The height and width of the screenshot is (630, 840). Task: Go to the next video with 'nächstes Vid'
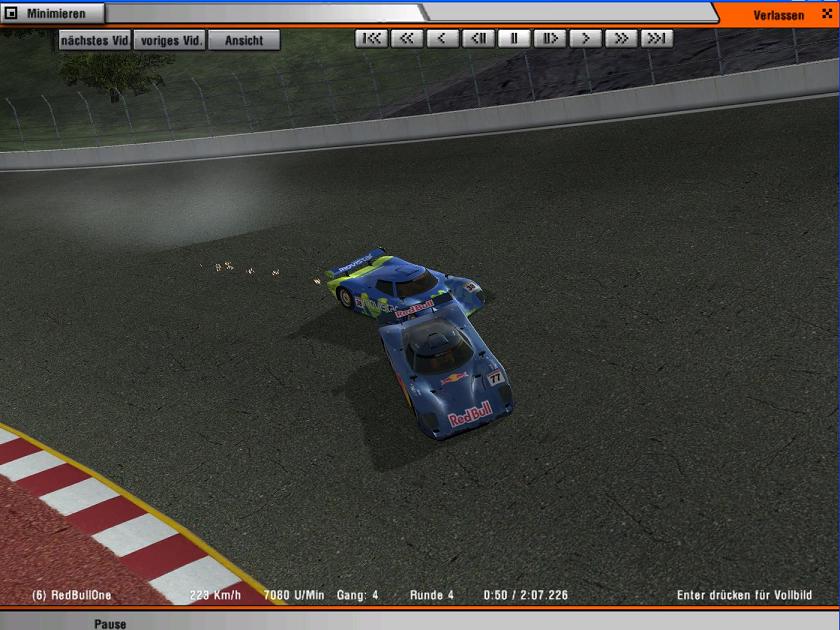pos(95,40)
